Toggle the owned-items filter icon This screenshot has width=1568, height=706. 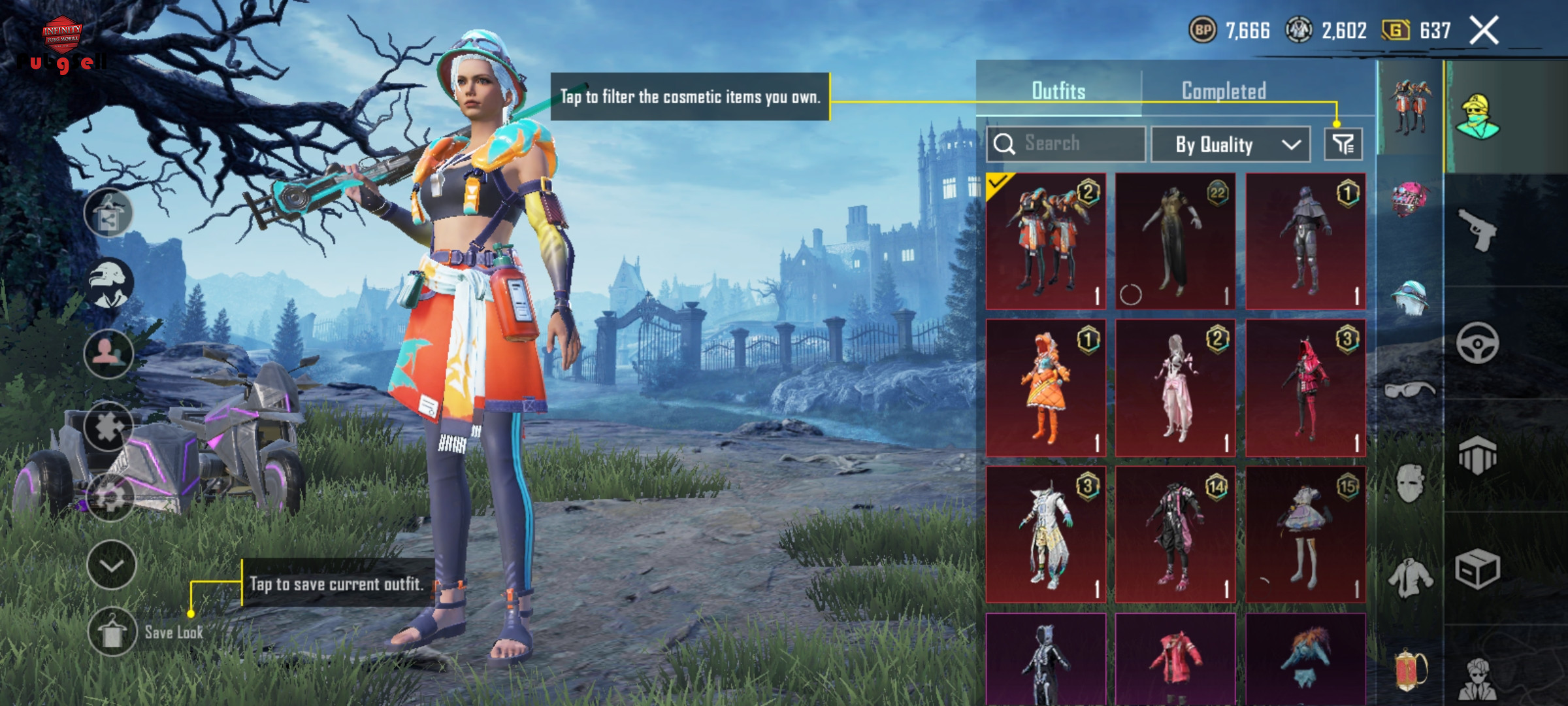1343,144
